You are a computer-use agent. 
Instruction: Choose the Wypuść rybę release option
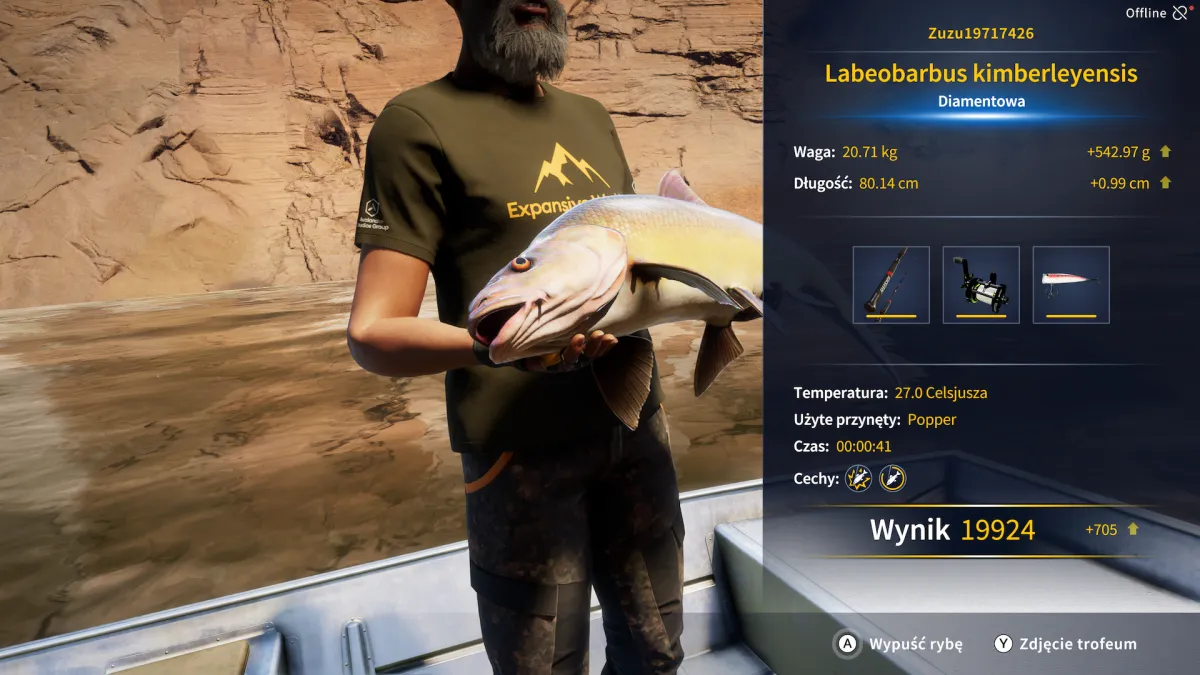[x=900, y=644]
